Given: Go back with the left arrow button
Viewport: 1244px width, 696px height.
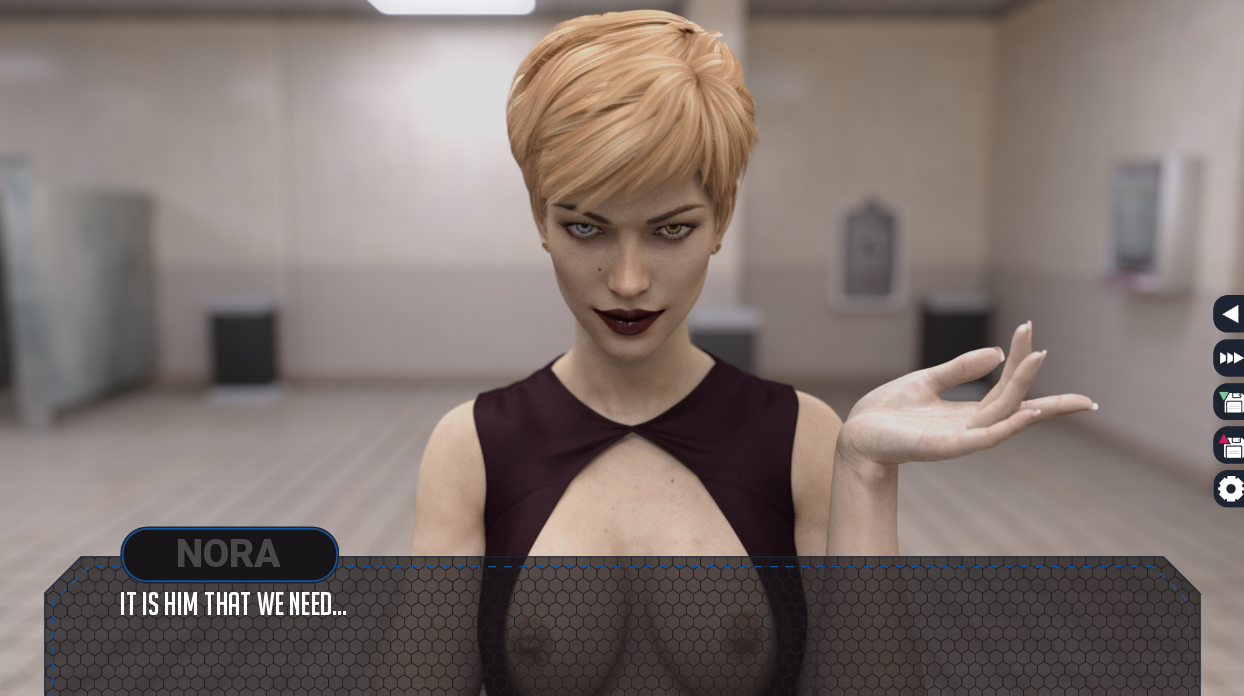Looking at the screenshot, I should [1230, 314].
